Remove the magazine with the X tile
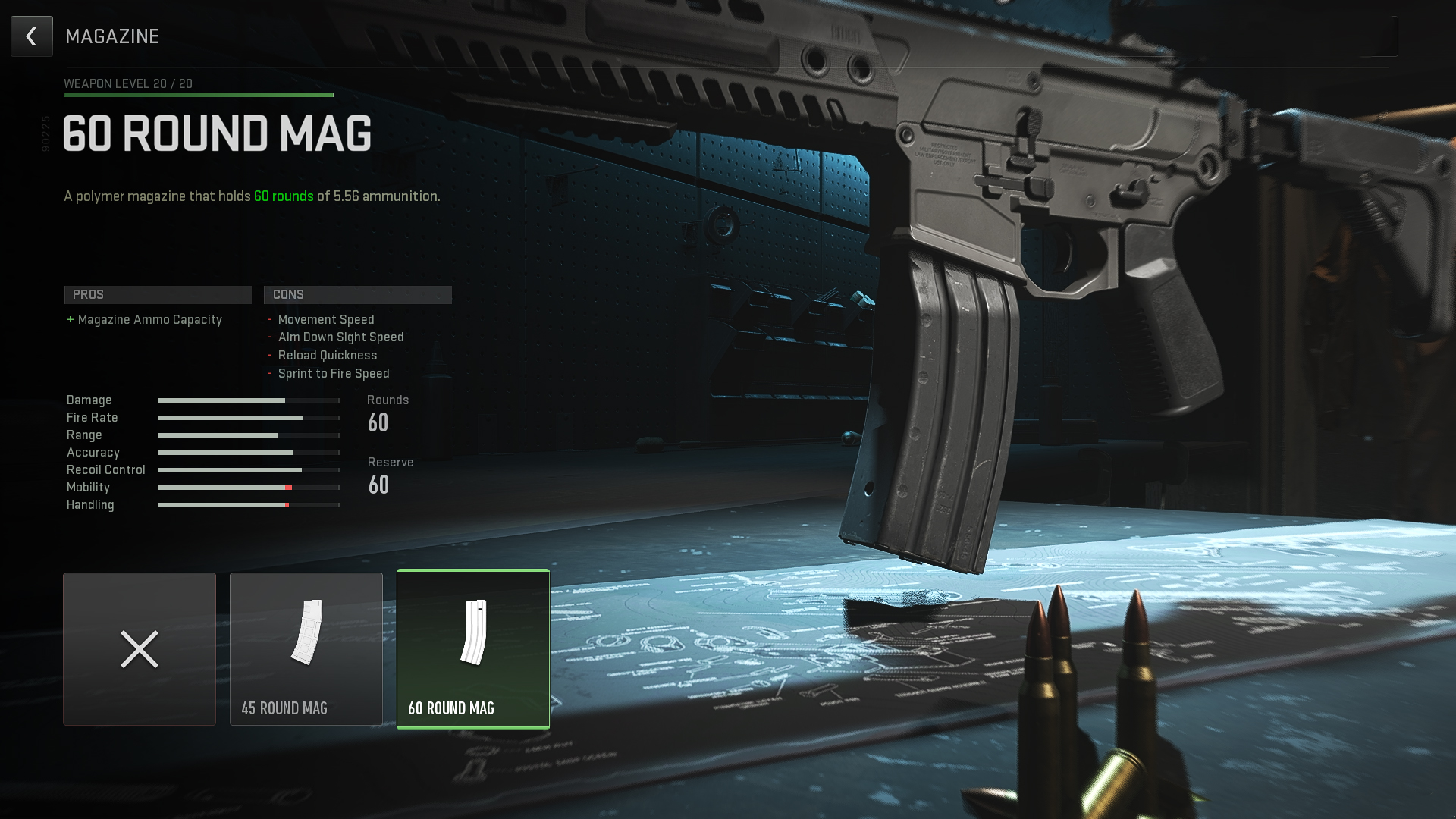The width and height of the screenshot is (1456, 819). (x=140, y=649)
